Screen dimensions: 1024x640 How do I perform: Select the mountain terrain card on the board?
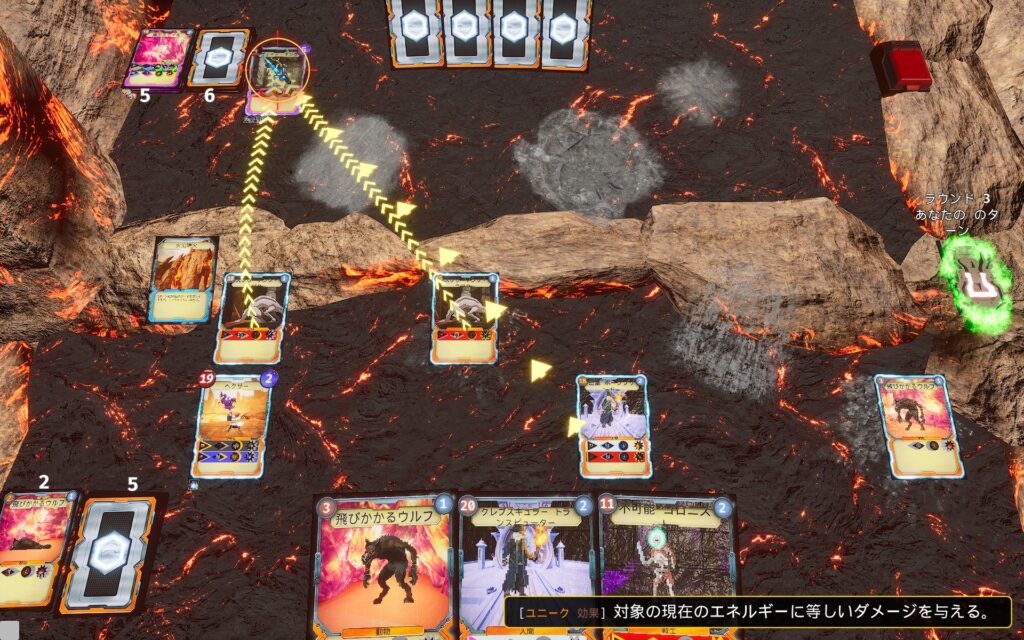tap(183, 279)
